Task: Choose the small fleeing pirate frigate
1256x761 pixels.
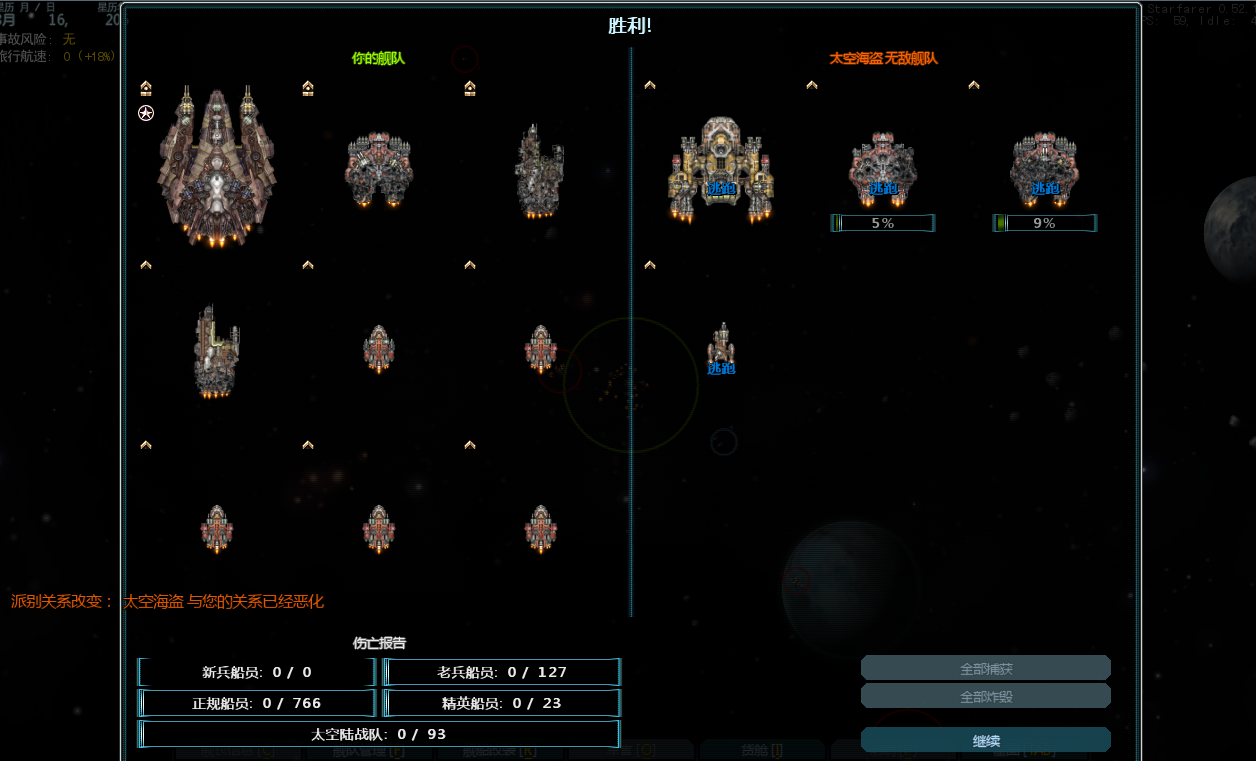Action: 721,346
